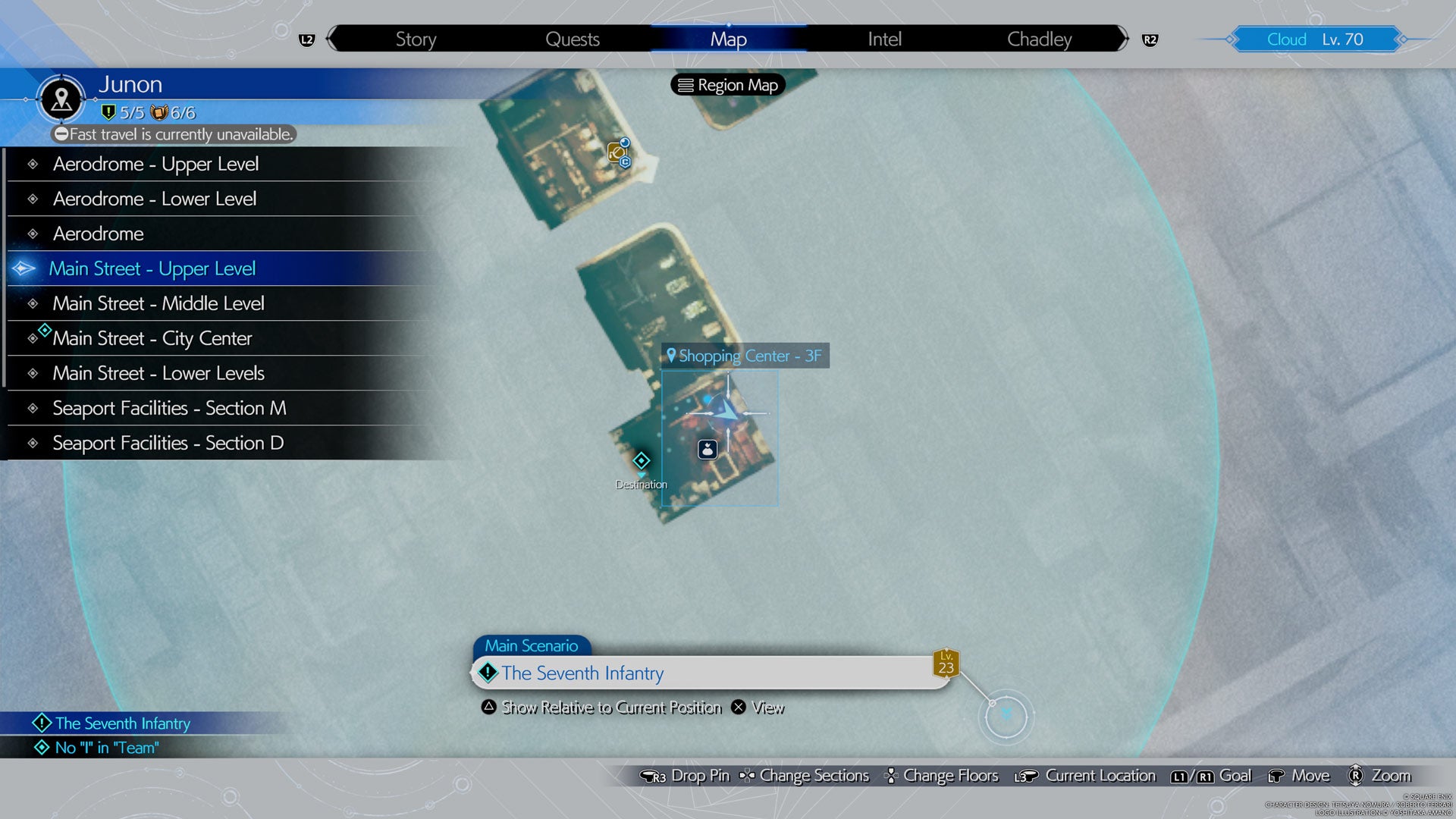This screenshot has width=1456, height=819.
Task: Choose Main Street - Middle Level
Action: [158, 303]
